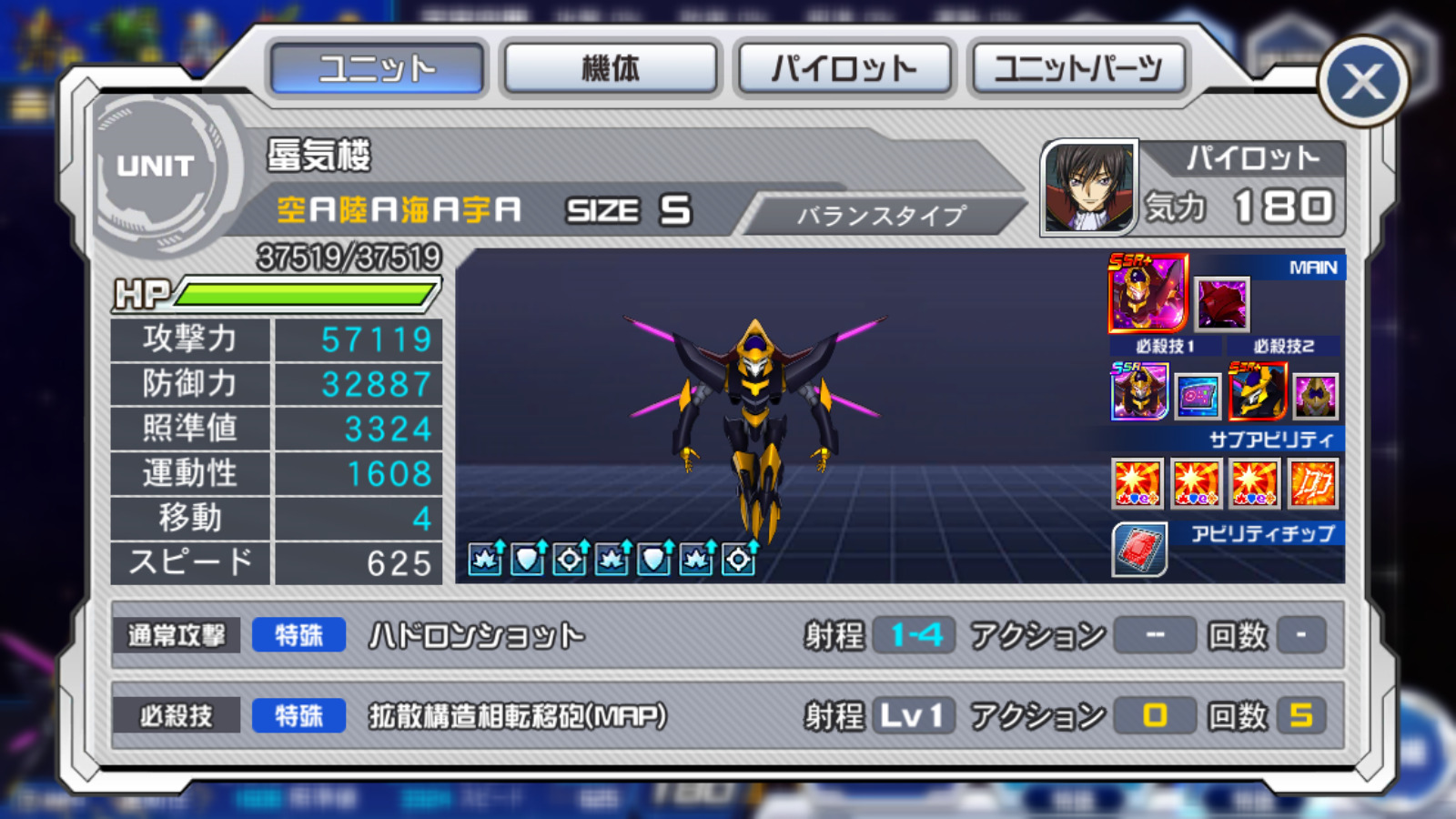Choose the dark red 必殺技1 icon
The width and height of the screenshot is (1456, 819).
(1222, 304)
